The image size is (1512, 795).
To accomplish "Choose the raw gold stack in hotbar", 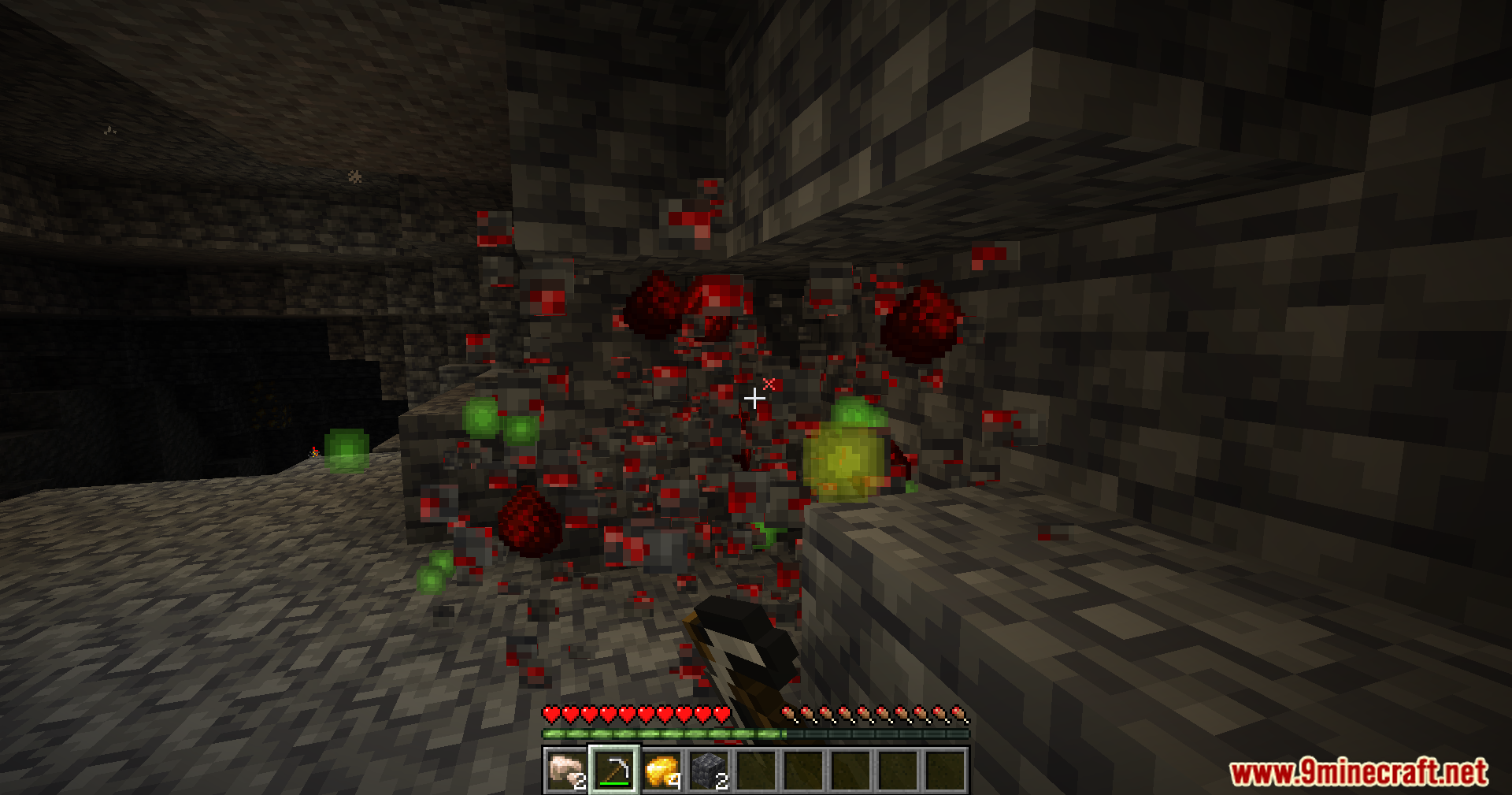I will pyautogui.click(x=661, y=770).
